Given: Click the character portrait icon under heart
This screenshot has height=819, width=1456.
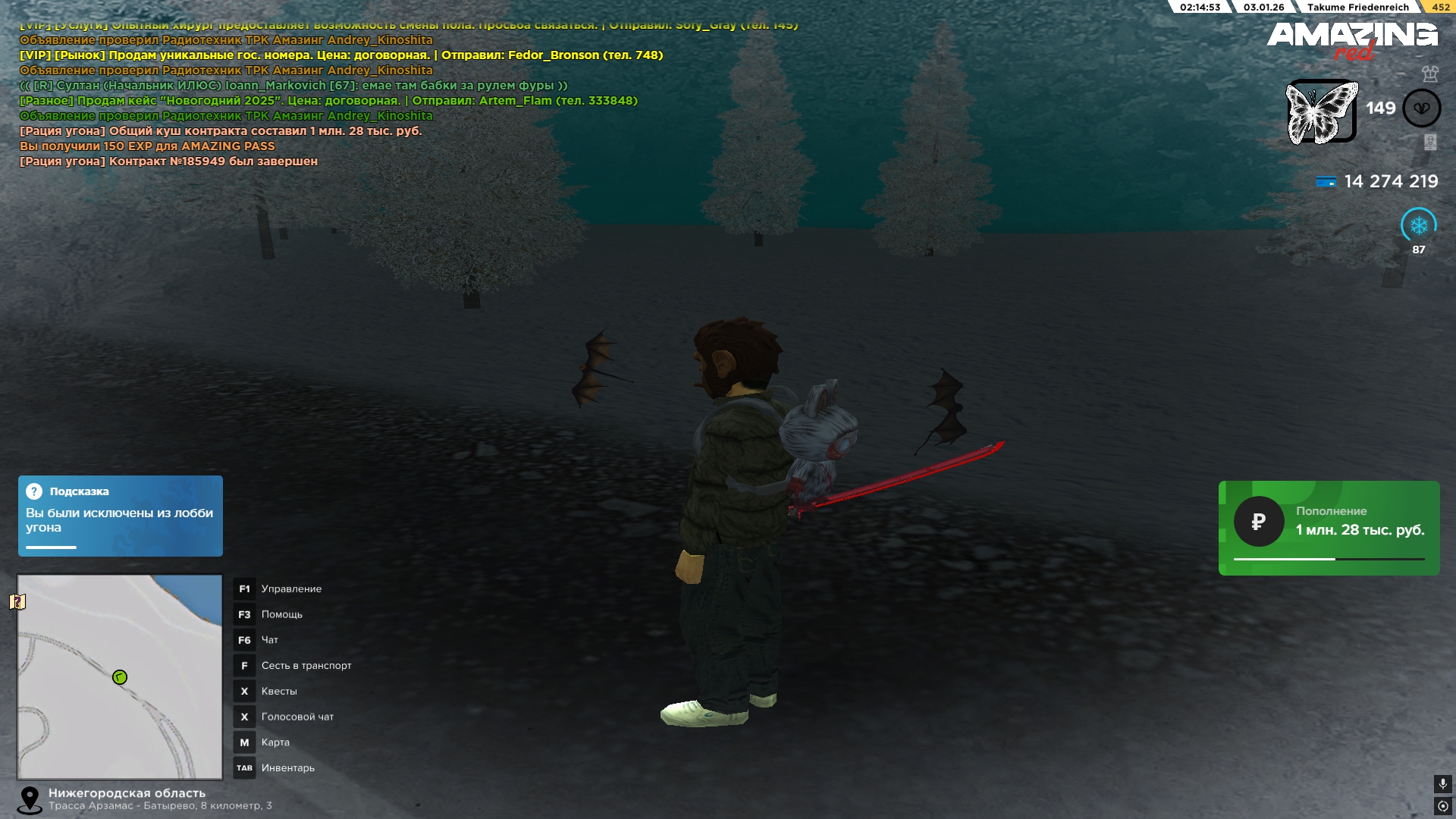Looking at the screenshot, I should (1430, 142).
